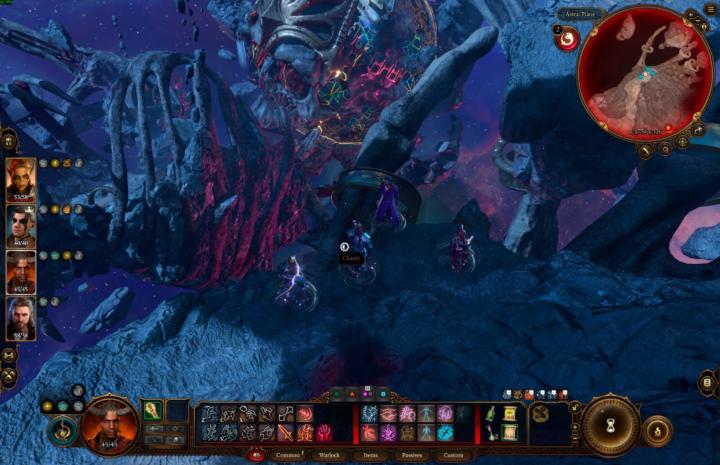Open the Passives hotbar tab

[x=410, y=455]
